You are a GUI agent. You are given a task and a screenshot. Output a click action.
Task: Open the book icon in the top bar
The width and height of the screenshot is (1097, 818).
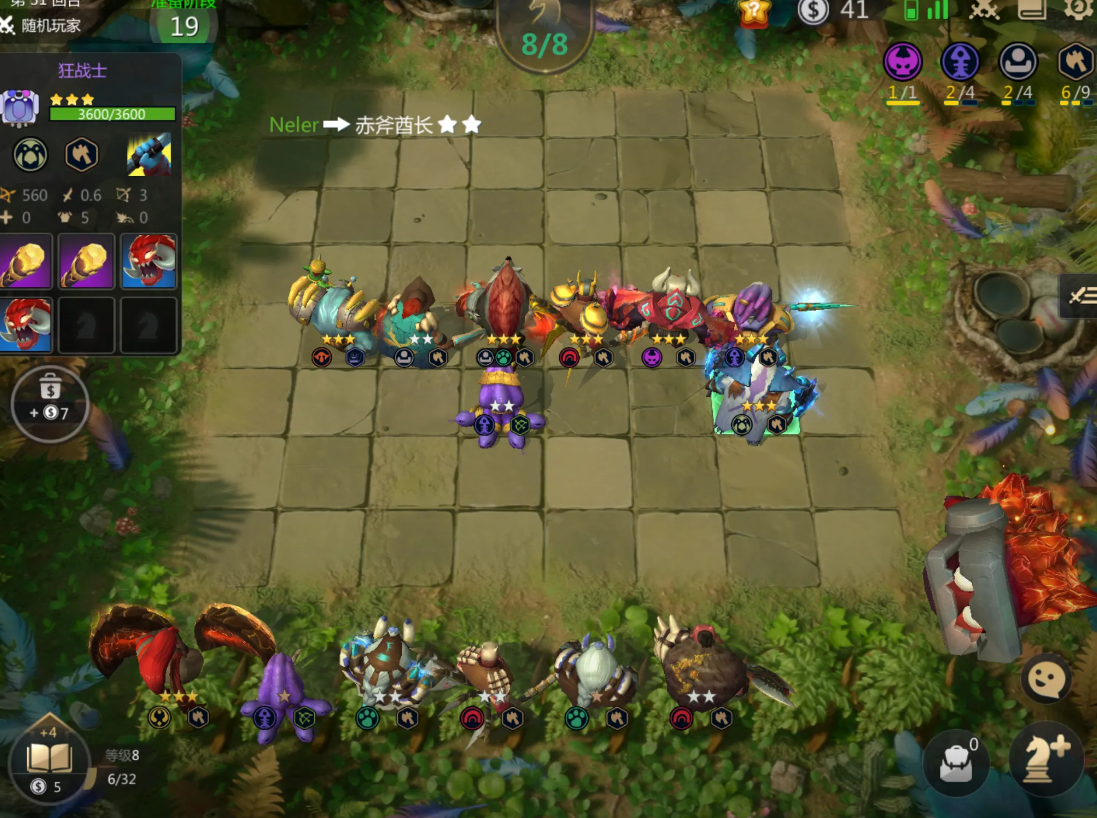coord(1032,9)
